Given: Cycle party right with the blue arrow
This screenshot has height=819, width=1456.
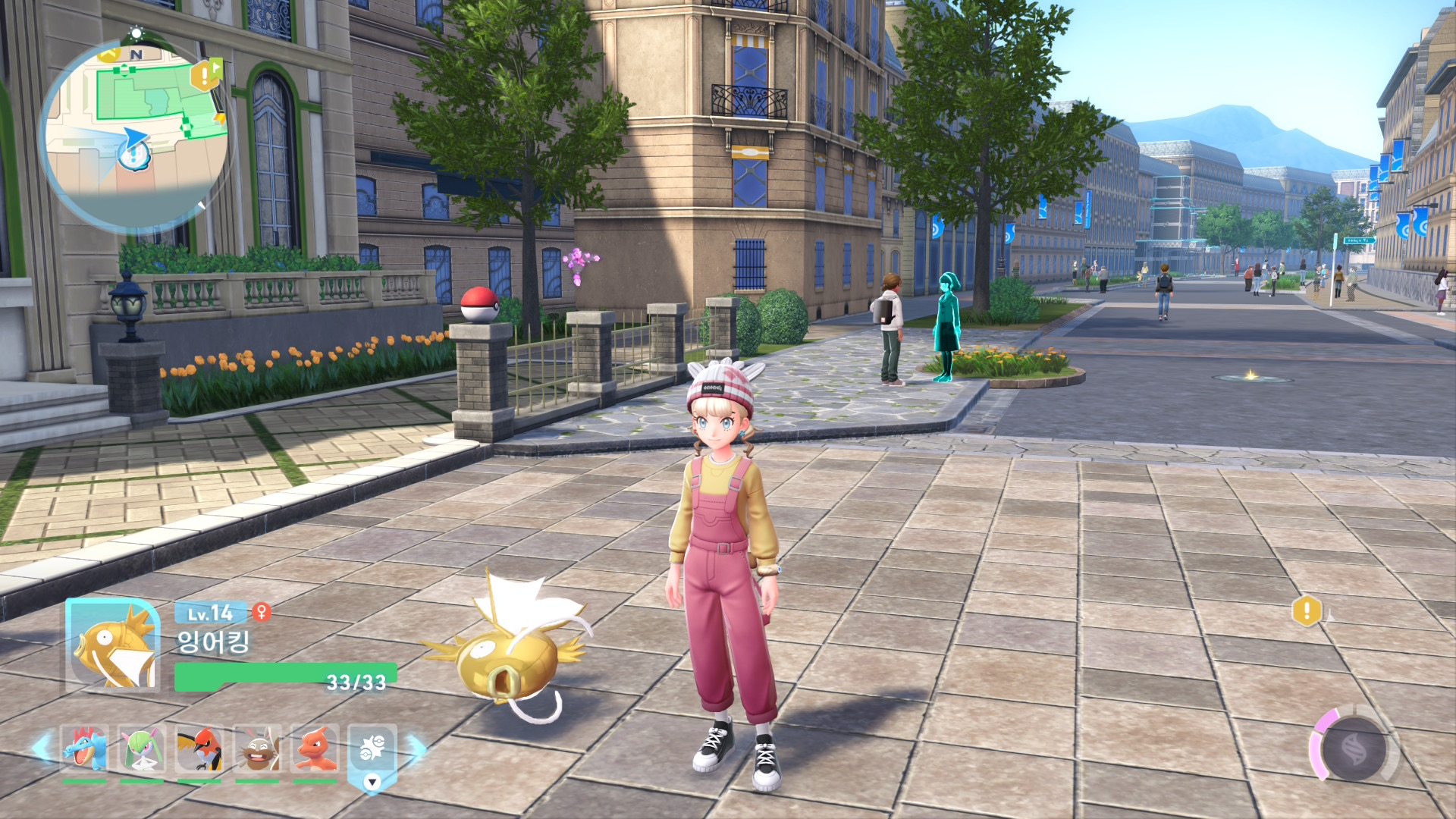Looking at the screenshot, I should 416,748.
